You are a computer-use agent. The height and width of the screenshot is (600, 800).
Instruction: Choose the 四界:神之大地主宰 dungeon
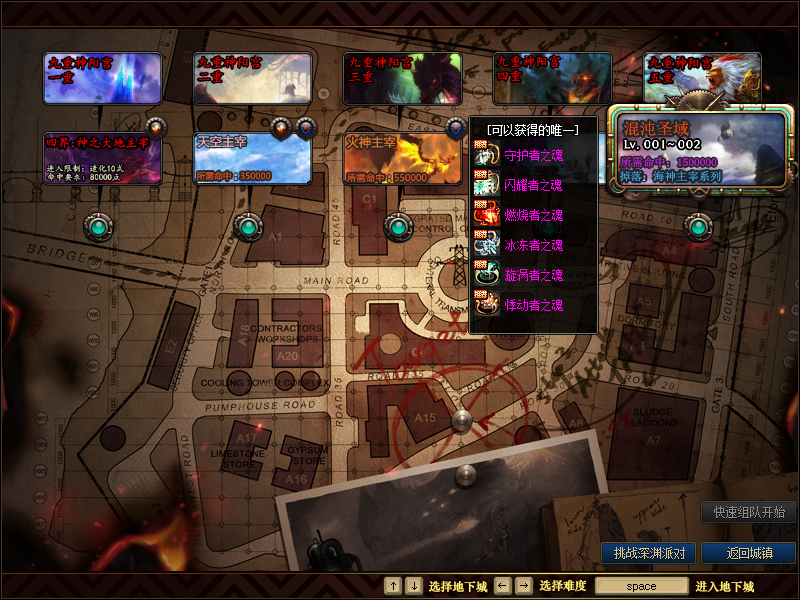click(x=103, y=158)
